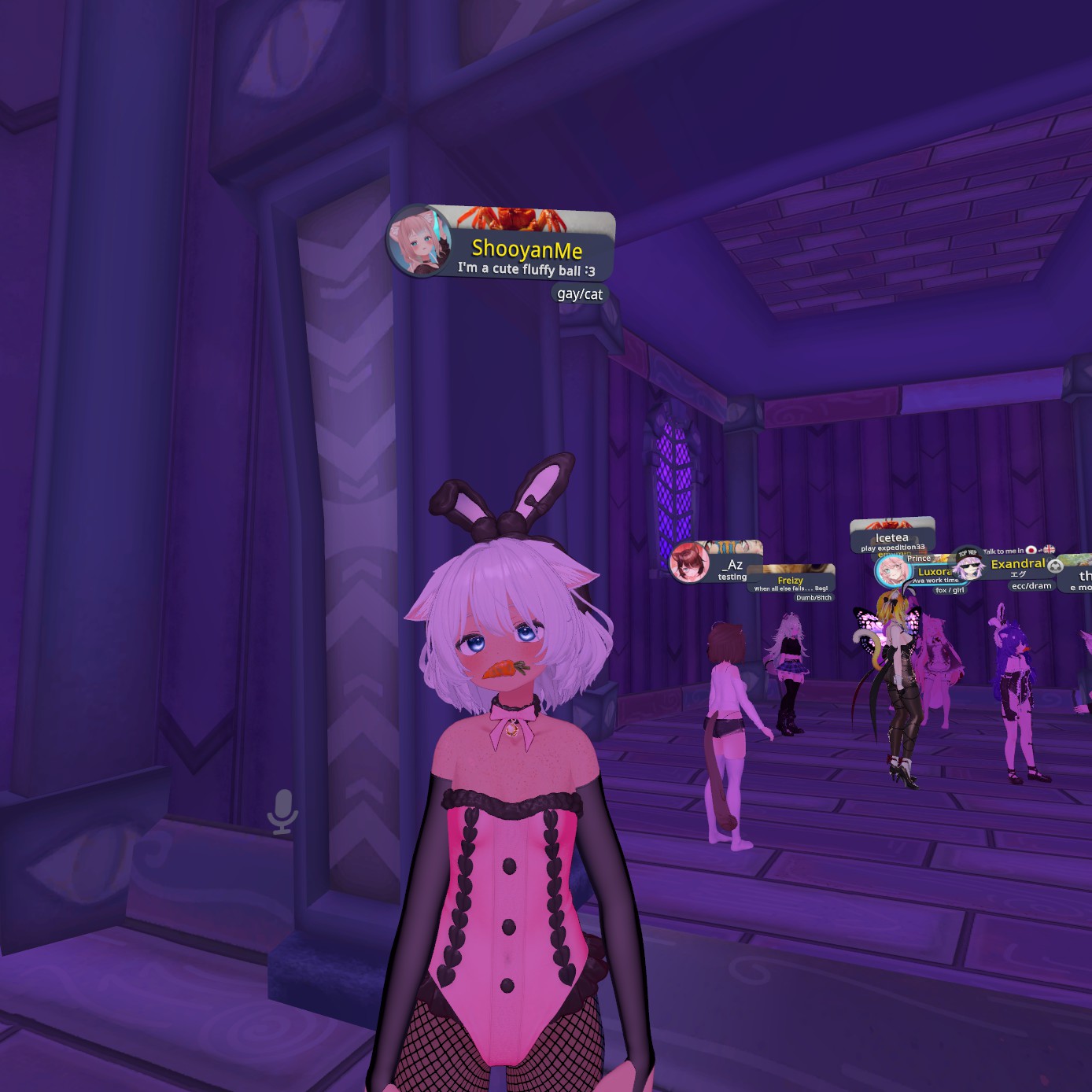Choose the Icetea nameplate
Image resolution: width=1092 pixels, height=1092 pixels.
coord(891,537)
